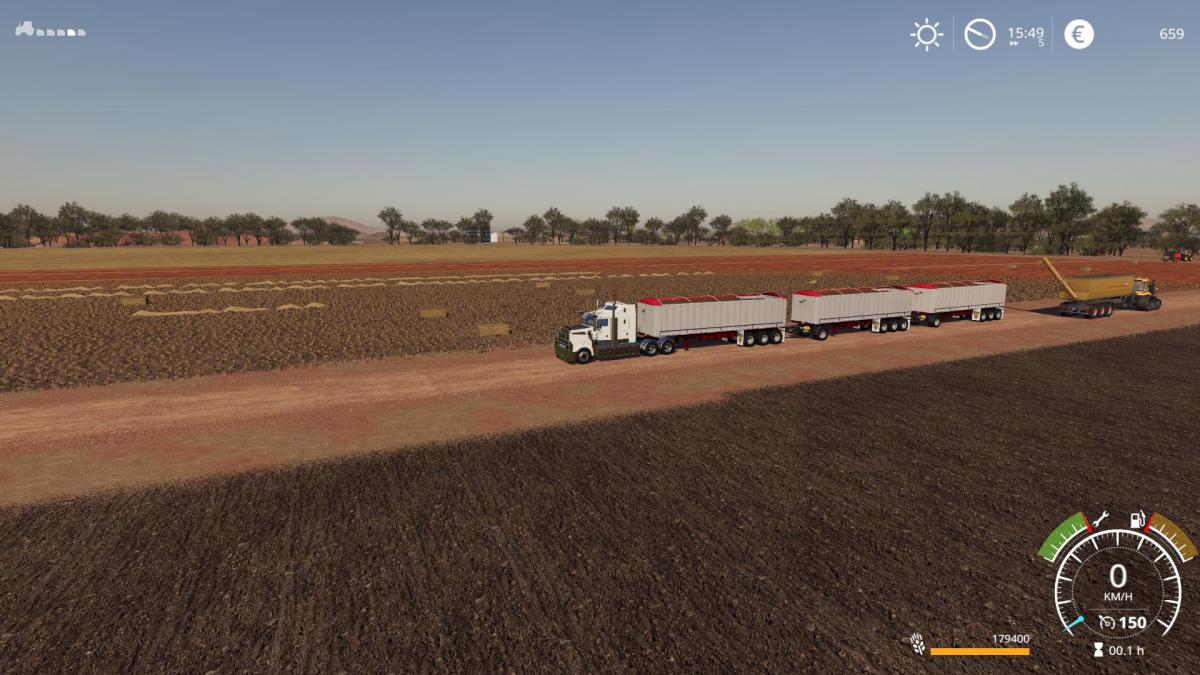The height and width of the screenshot is (675, 1200).
Task: Click the wrench damage gauge icon
Action: [1100, 519]
